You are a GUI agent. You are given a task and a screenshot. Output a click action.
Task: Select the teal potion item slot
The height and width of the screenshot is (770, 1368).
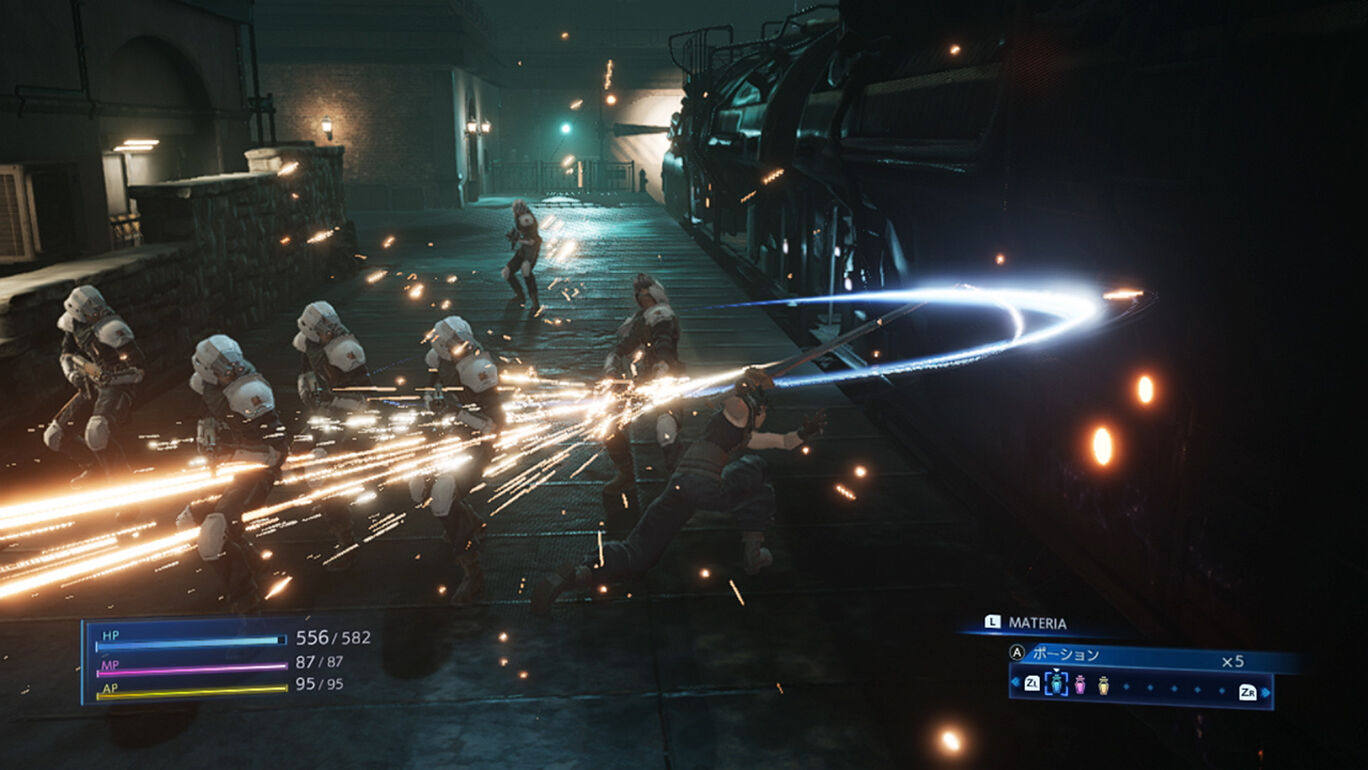click(x=1056, y=685)
